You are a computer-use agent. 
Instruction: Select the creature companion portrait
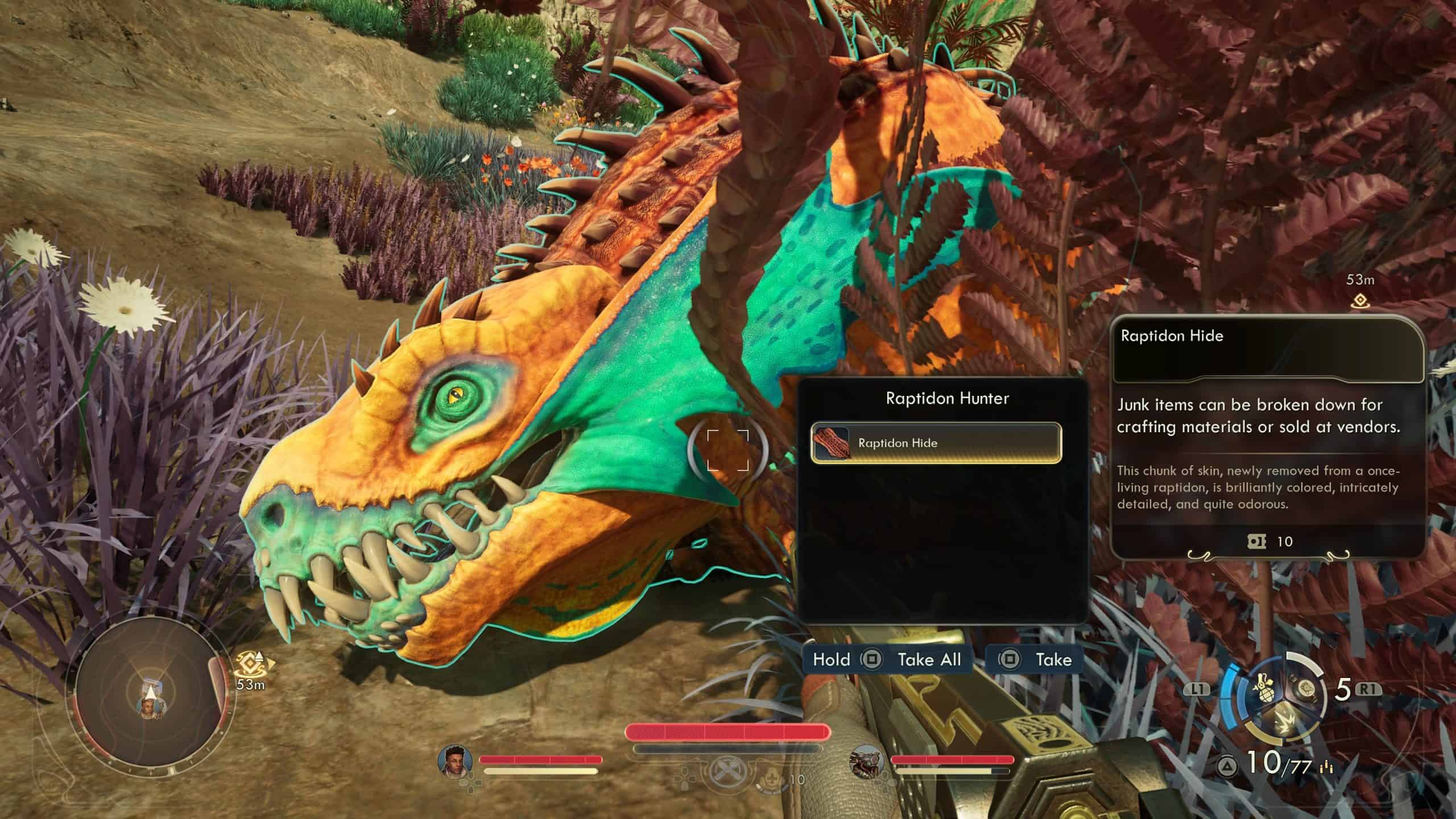867,762
